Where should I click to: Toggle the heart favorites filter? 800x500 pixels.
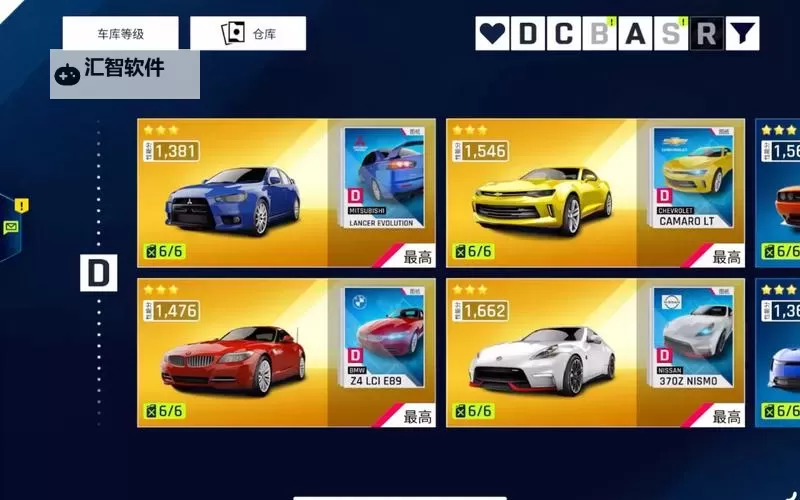click(492, 34)
